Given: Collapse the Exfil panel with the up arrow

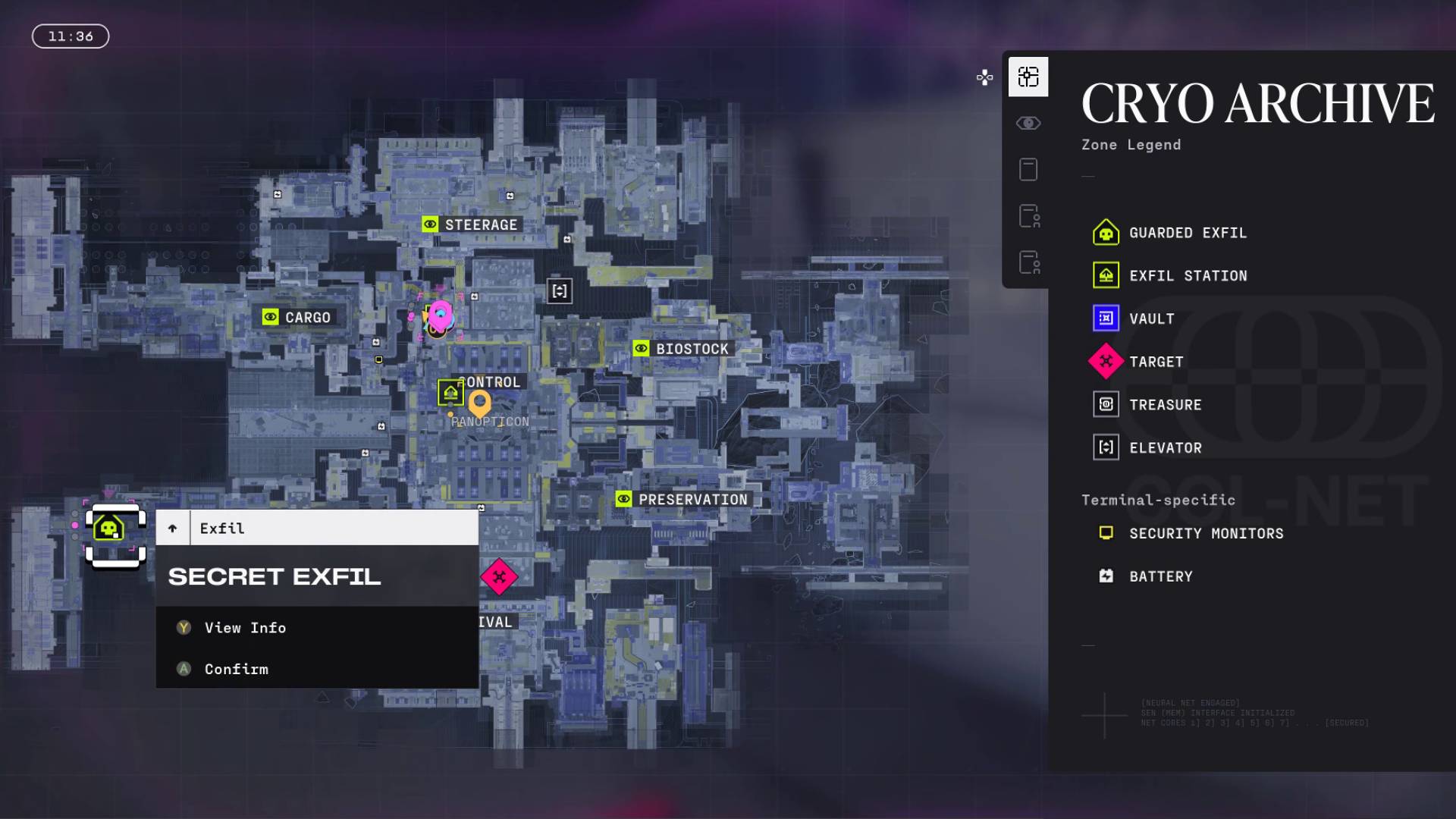Looking at the screenshot, I should click(173, 527).
